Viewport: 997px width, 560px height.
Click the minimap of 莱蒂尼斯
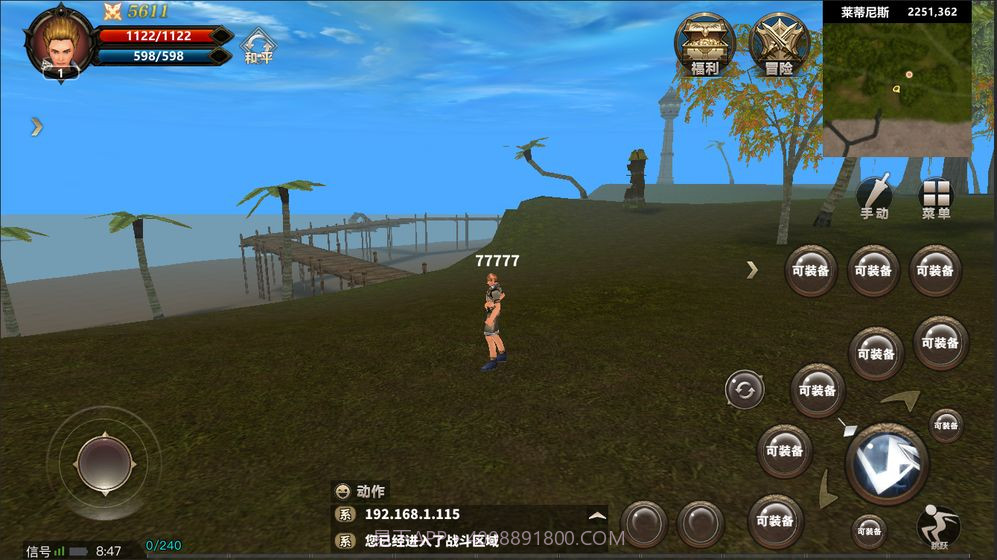tap(896, 88)
